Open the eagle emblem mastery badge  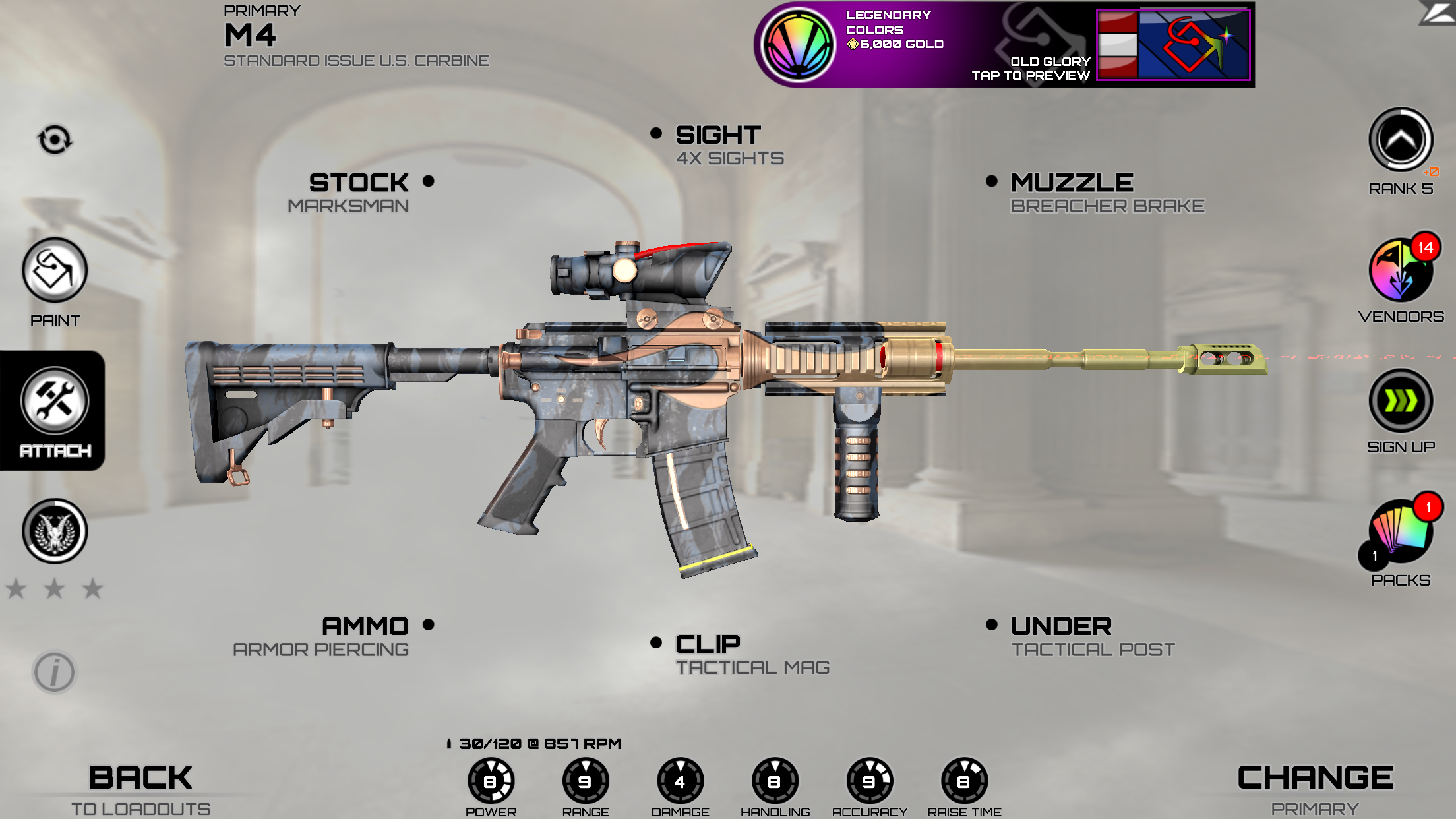(55, 531)
